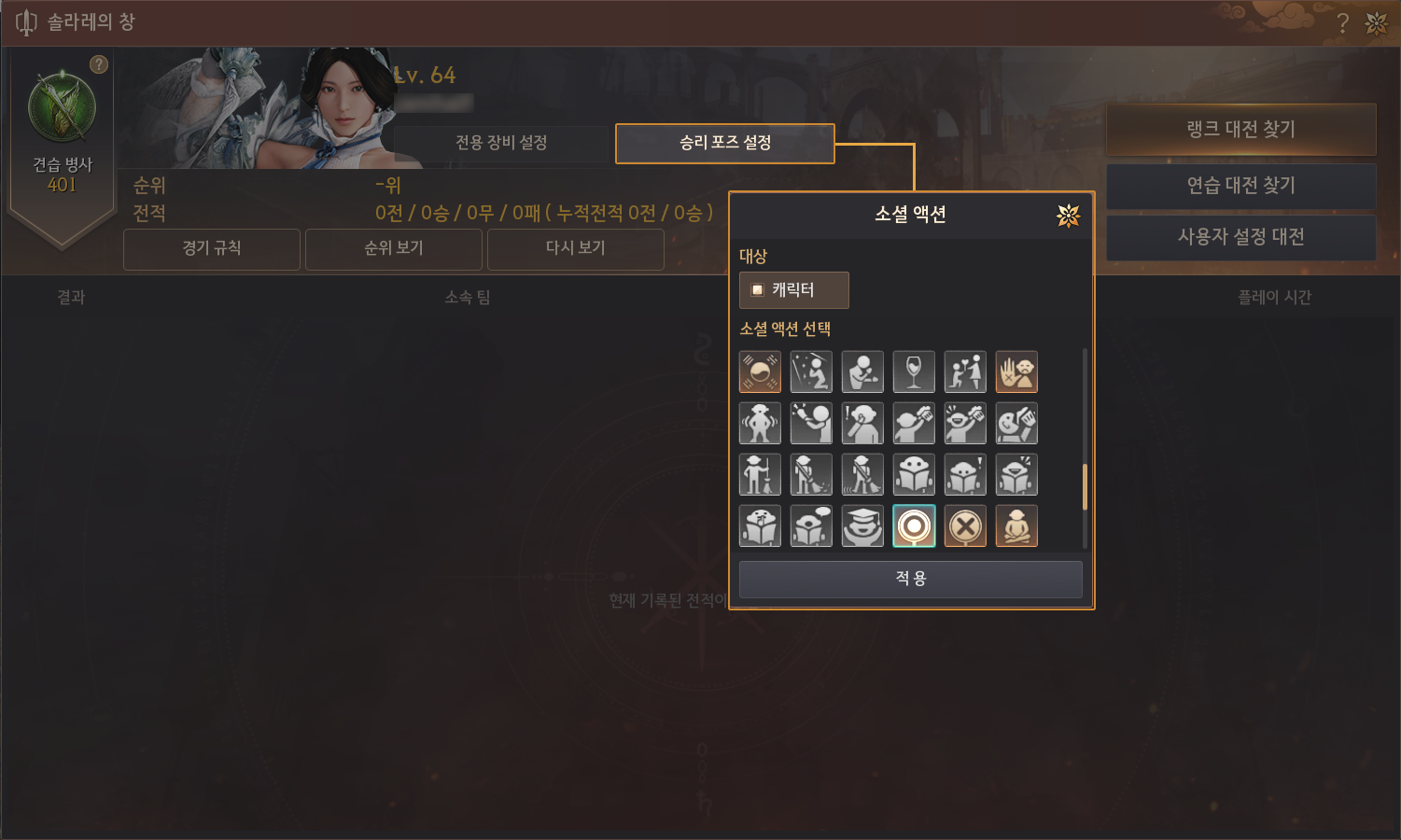Select the kneeling flower proposal action
1401x840 pixels.
[965, 371]
